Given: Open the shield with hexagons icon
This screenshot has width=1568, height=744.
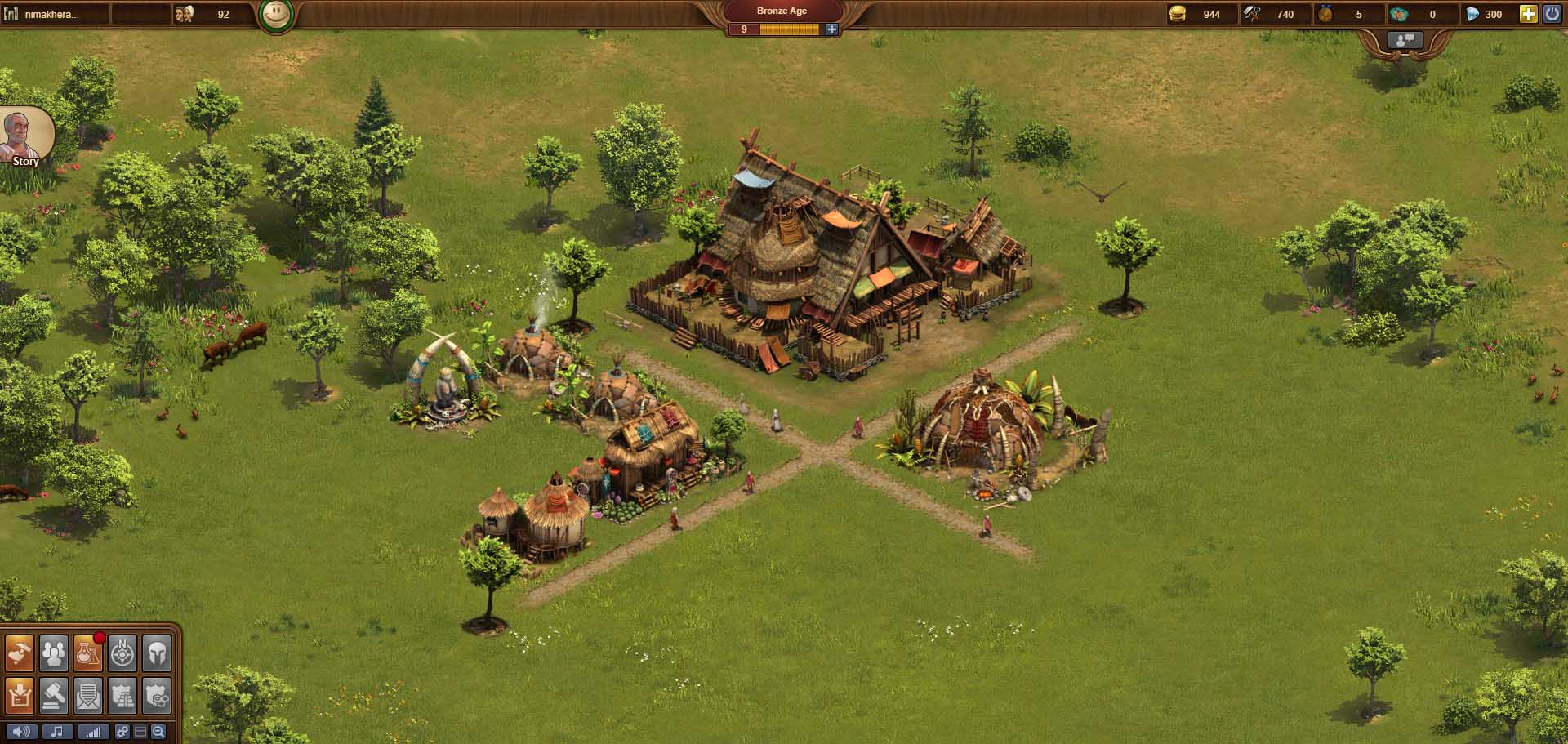Looking at the screenshot, I should pyautogui.click(x=157, y=694).
